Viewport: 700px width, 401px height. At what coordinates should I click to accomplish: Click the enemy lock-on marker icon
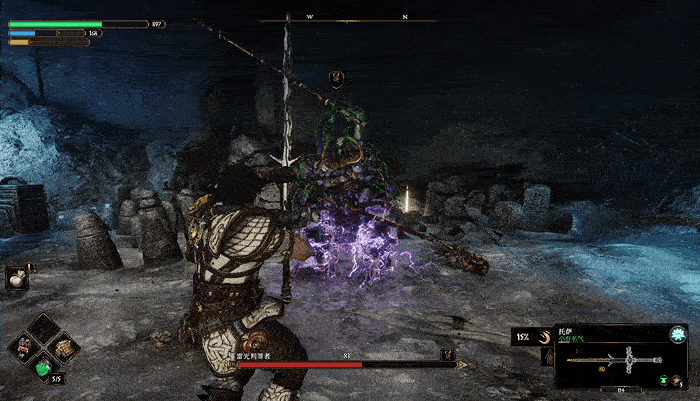337,77
